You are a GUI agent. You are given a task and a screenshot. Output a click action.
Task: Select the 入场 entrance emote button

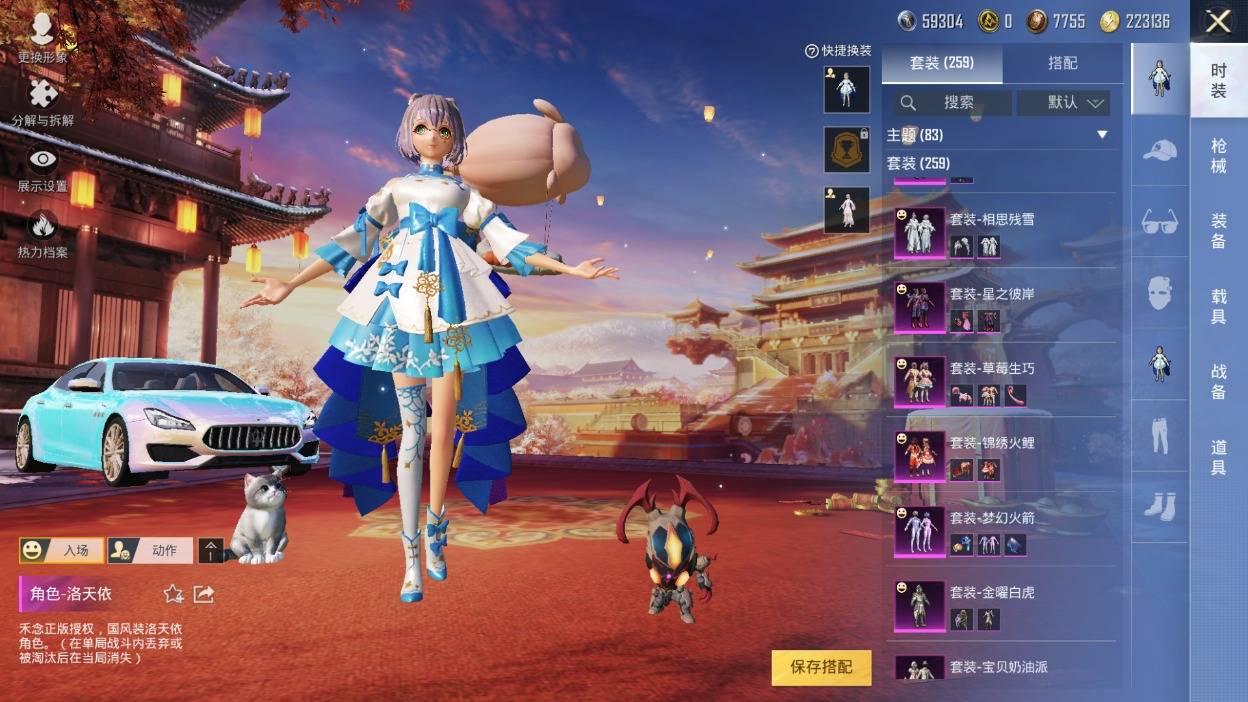[x=62, y=550]
